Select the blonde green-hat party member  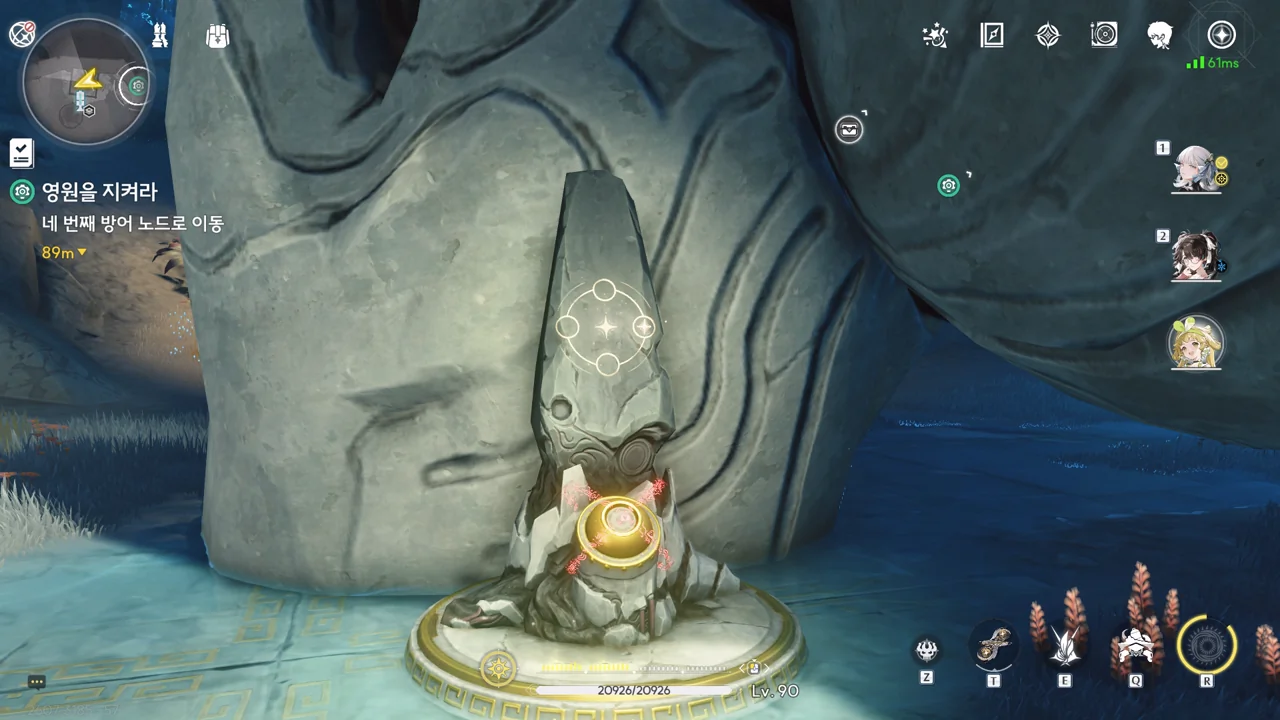[1196, 343]
